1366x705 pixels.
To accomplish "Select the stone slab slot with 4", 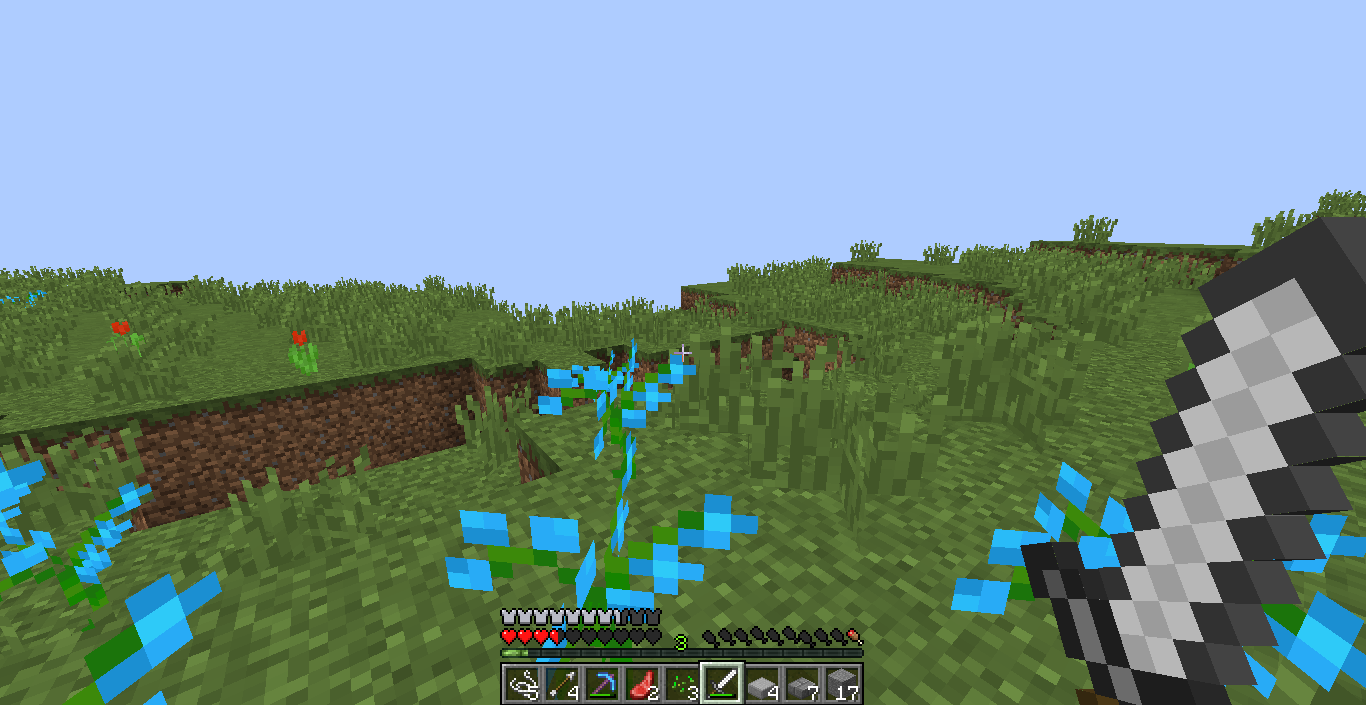I will click(x=761, y=684).
